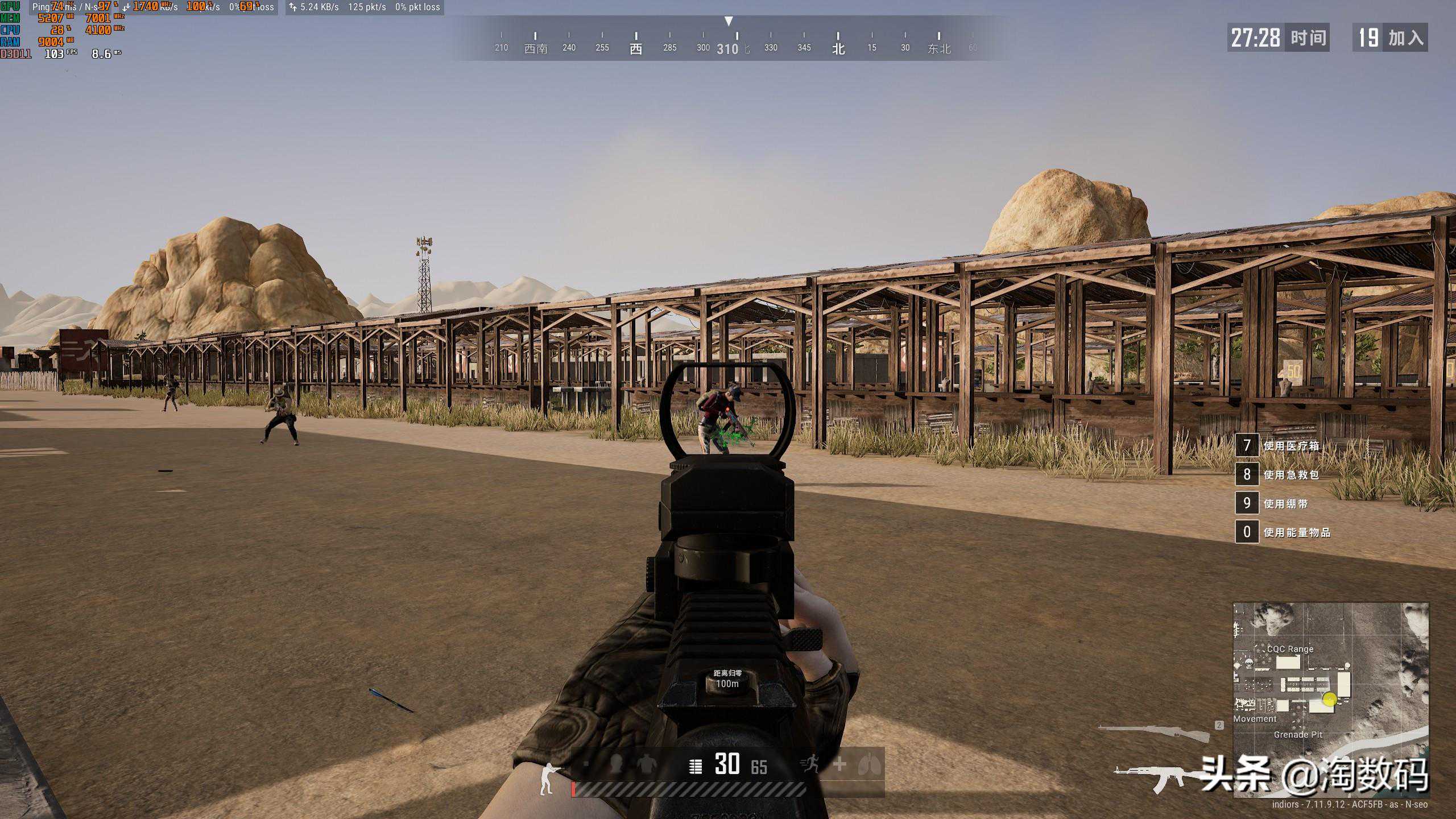This screenshot has width=1456, height=819.
Task: Select the bolt-action rifle weapon slot
Action: pos(1155,733)
